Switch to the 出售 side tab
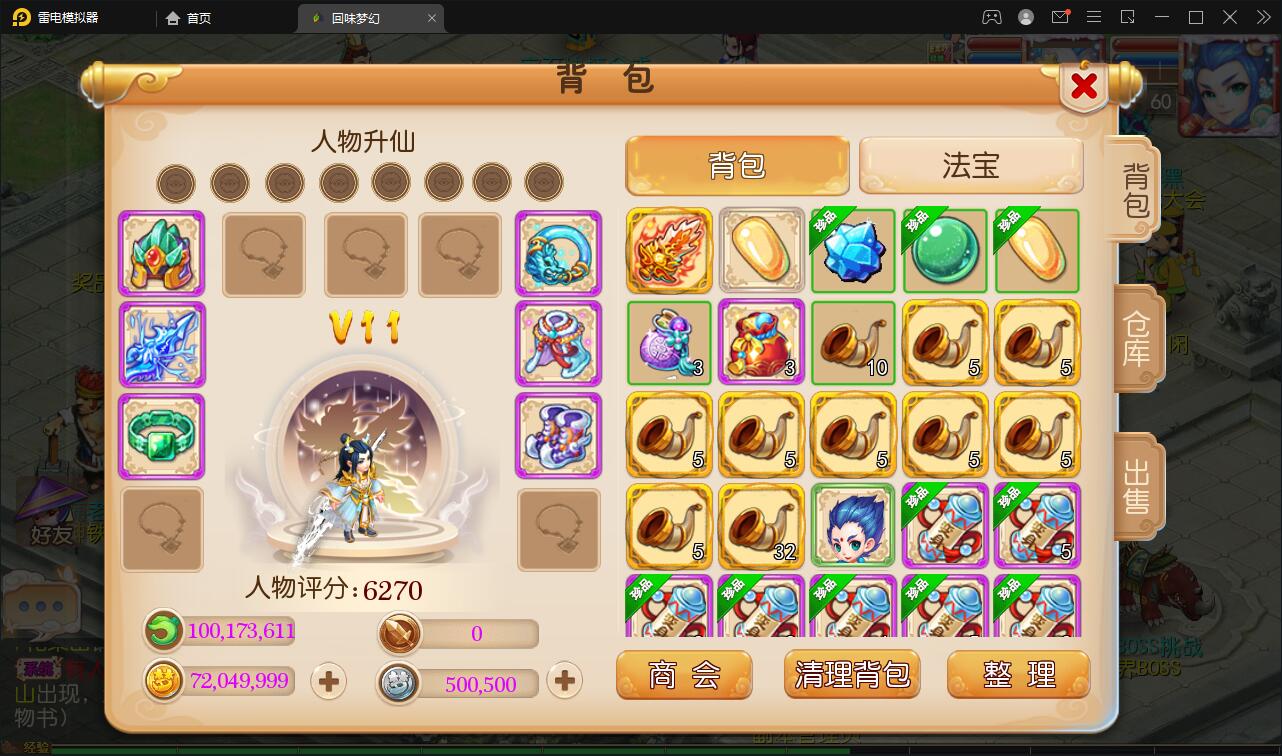The width and height of the screenshot is (1282, 756). [1133, 487]
